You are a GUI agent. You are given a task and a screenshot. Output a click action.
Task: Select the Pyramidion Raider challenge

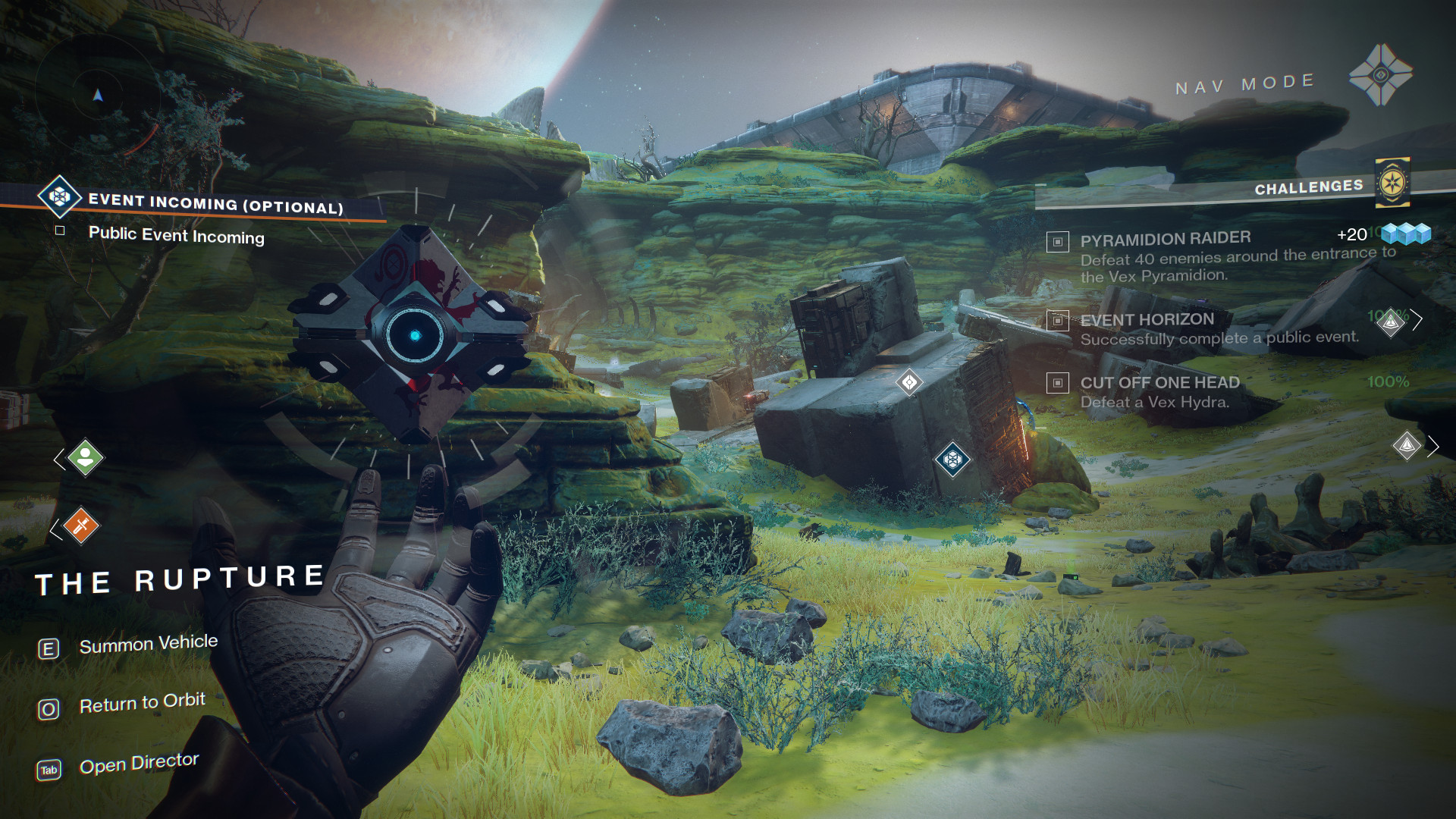coord(1165,240)
